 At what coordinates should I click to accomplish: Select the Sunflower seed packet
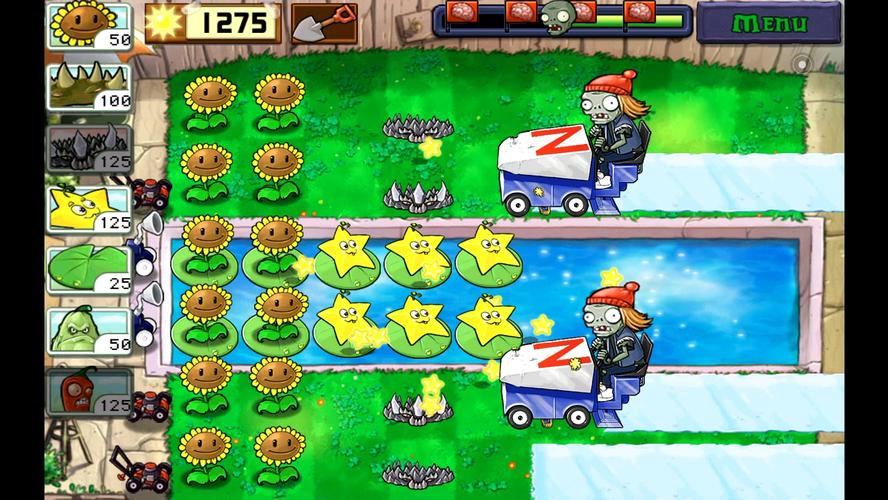(x=89, y=26)
